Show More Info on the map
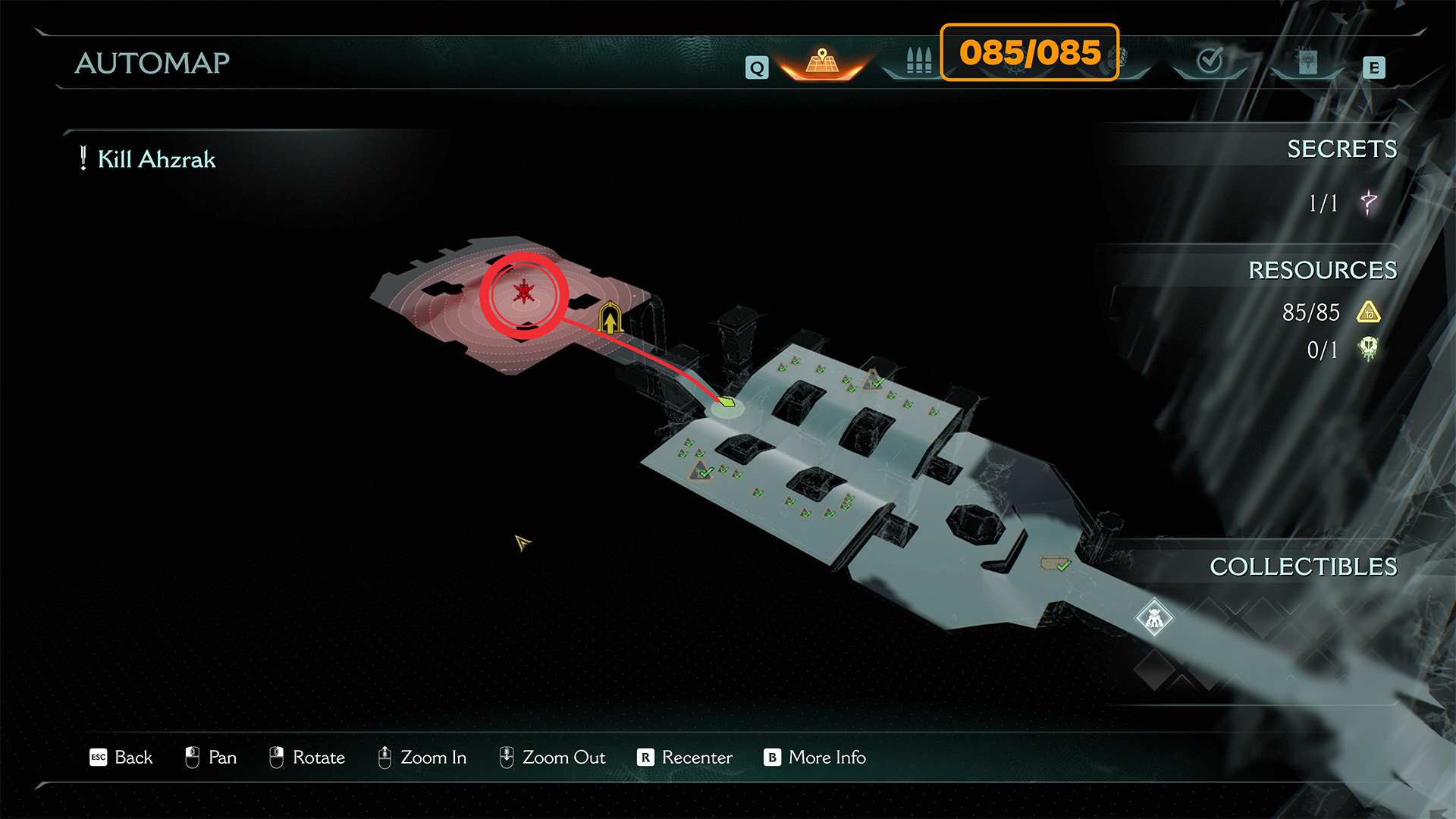 (x=815, y=757)
